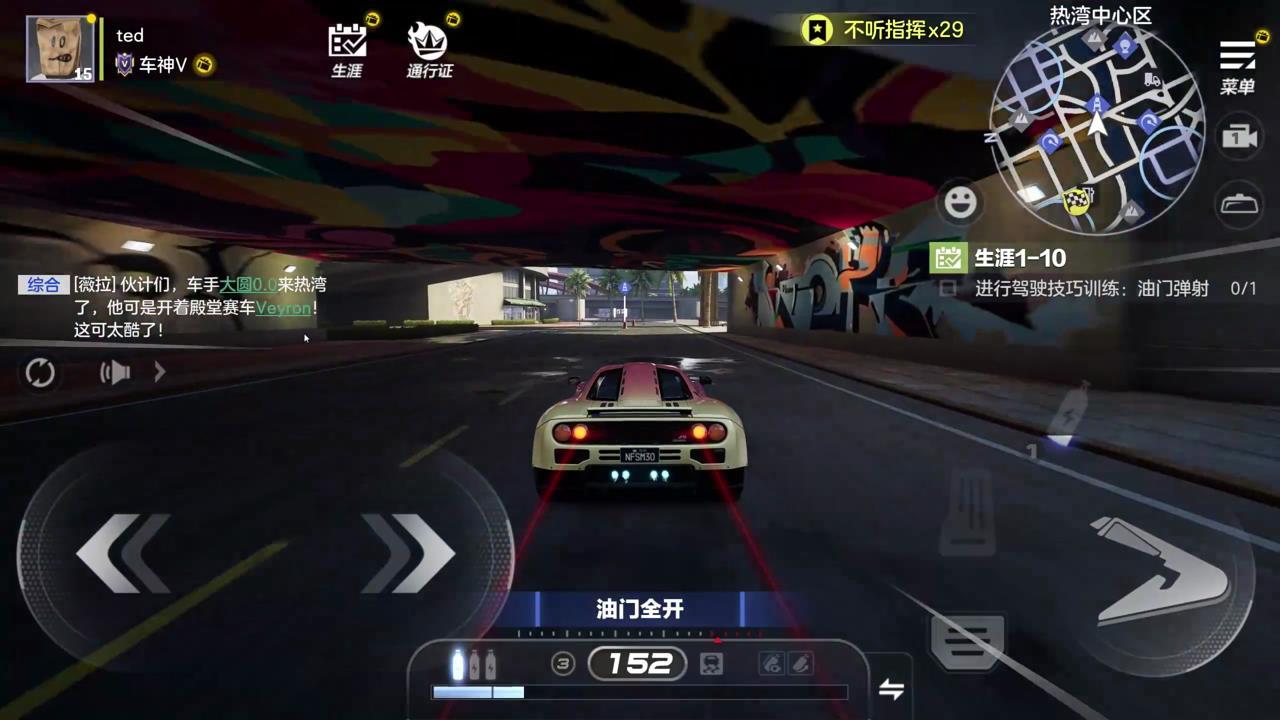Expand the chat with the right-facing arrow

click(x=160, y=372)
